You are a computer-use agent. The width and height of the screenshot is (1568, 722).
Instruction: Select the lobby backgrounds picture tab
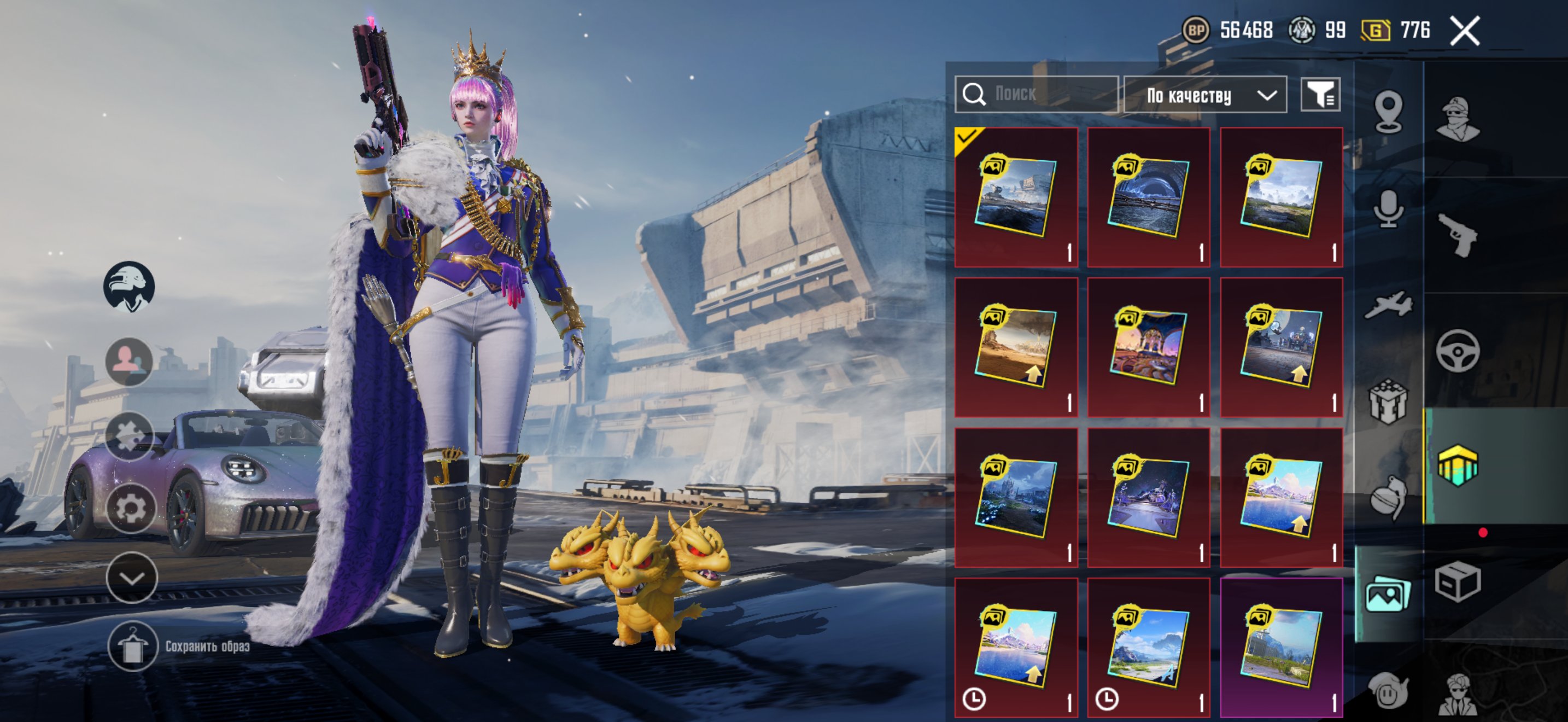click(1388, 594)
